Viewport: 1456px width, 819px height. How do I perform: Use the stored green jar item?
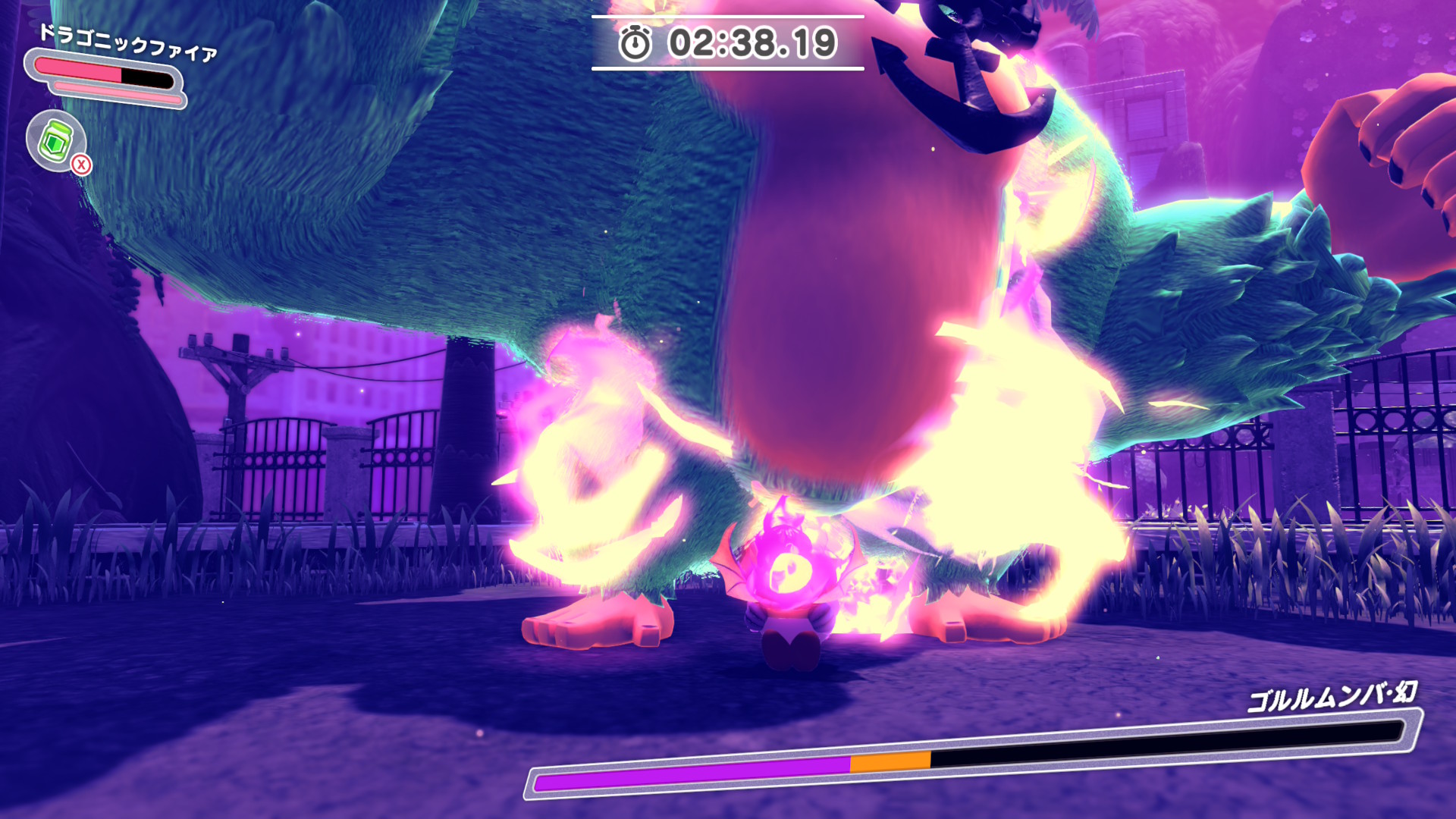coord(56,140)
